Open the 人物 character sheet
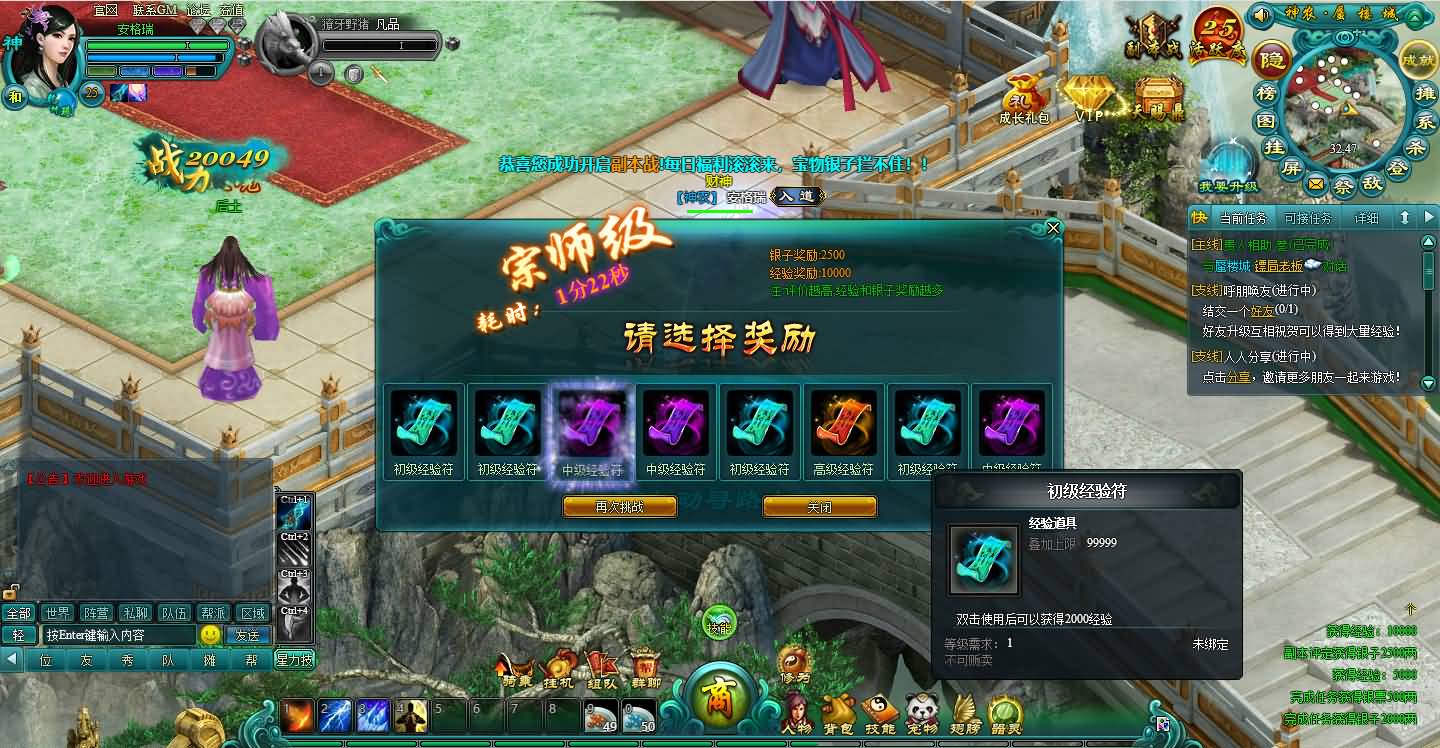This screenshot has width=1440, height=748. [x=797, y=712]
